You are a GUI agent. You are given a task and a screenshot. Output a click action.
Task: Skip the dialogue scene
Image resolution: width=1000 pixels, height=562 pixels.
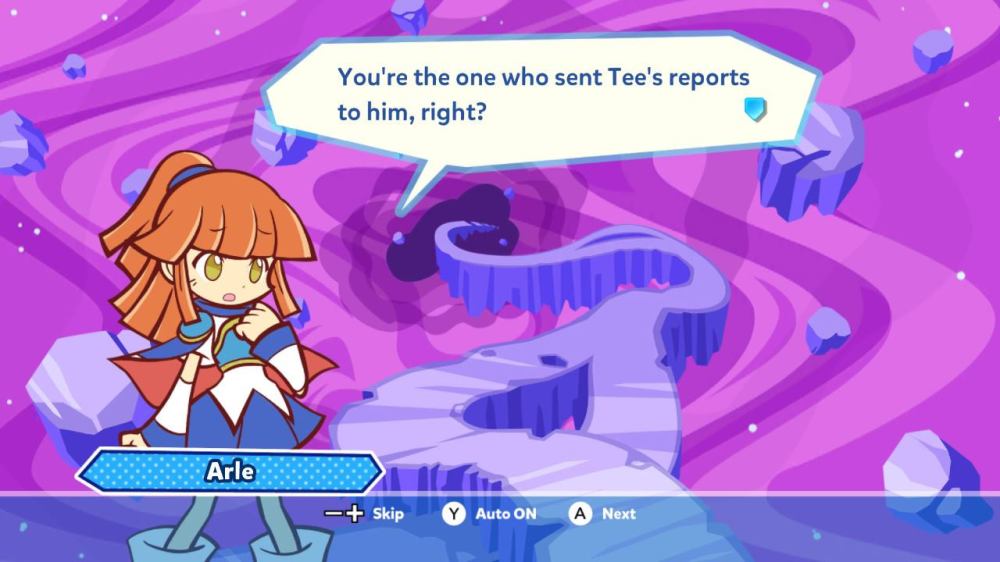365,514
